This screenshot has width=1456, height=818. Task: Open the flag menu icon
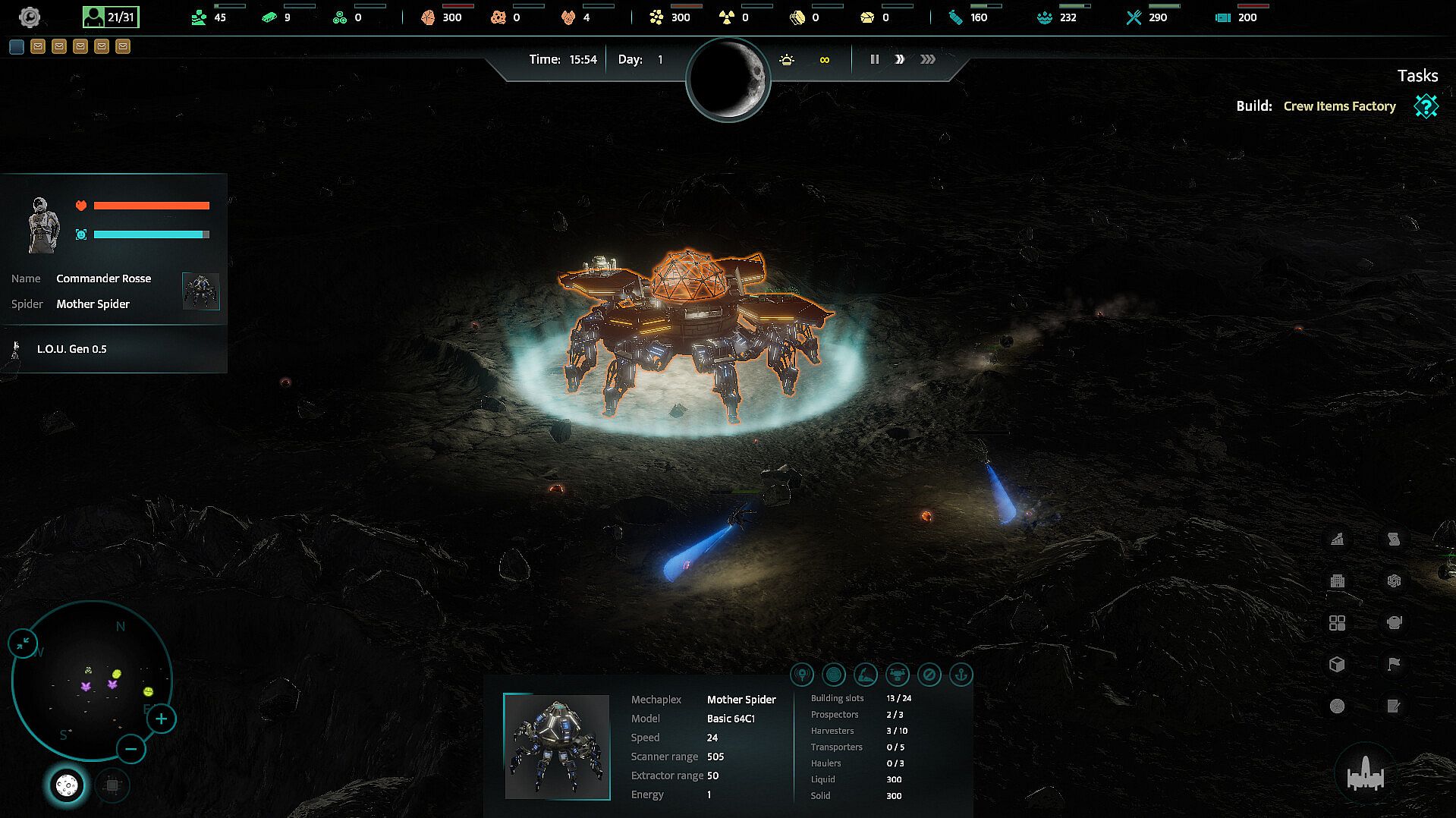click(x=1394, y=665)
